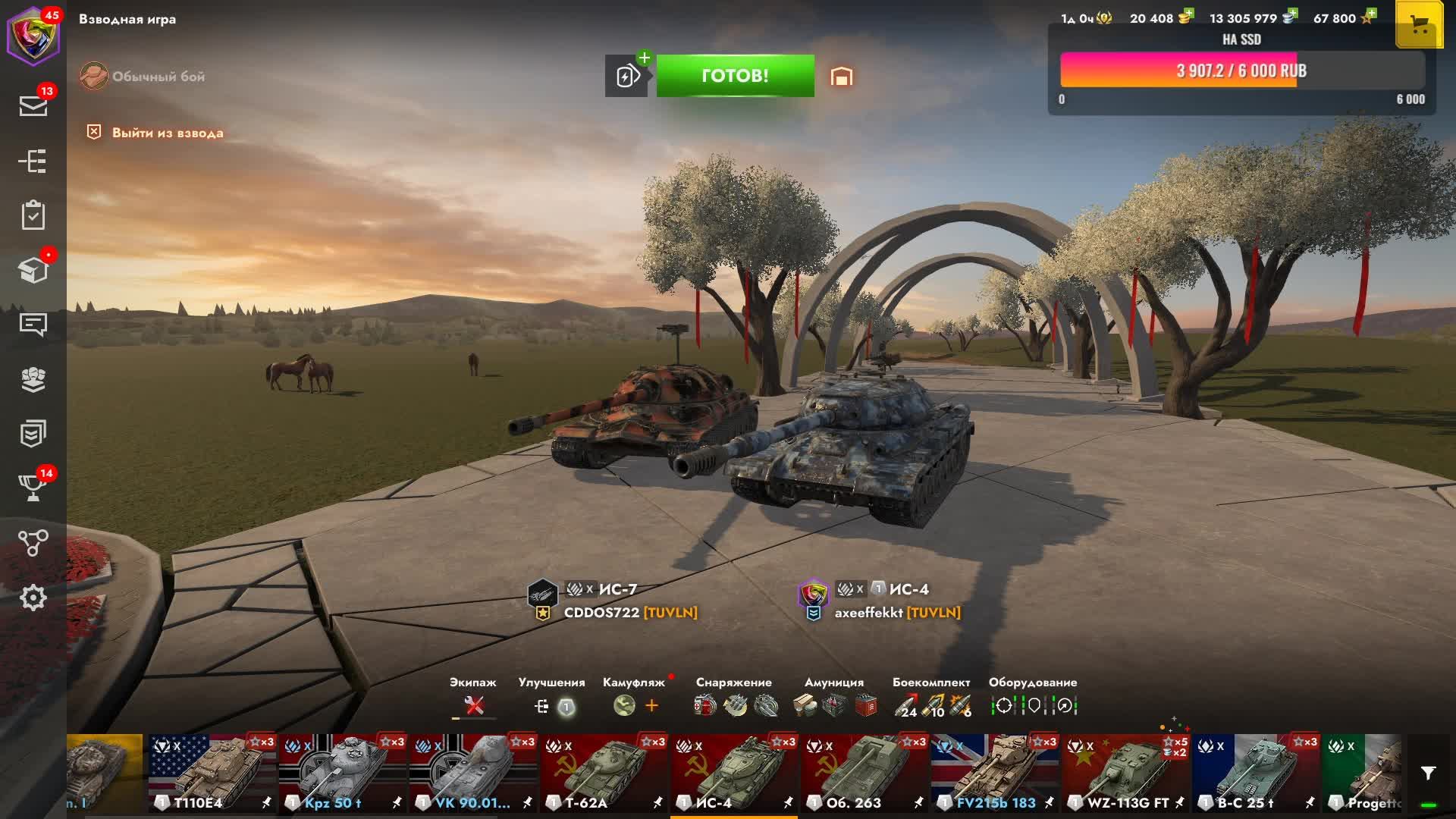
Task: Open the chat messages sidebar icon
Action: (x=33, y=325)
